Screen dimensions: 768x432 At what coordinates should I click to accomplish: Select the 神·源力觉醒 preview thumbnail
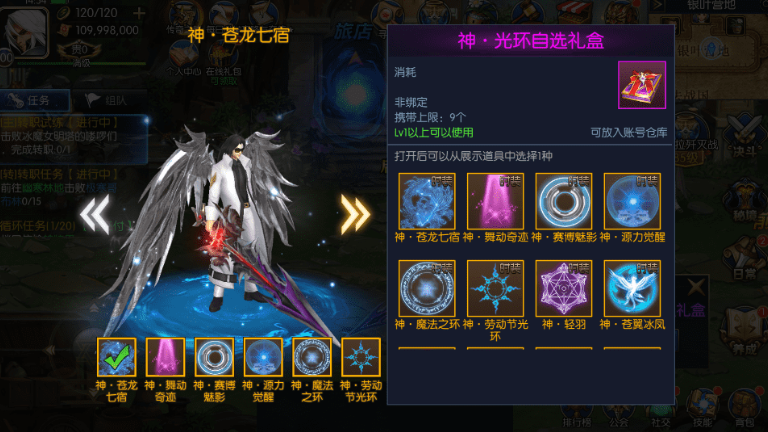(264, 358)
